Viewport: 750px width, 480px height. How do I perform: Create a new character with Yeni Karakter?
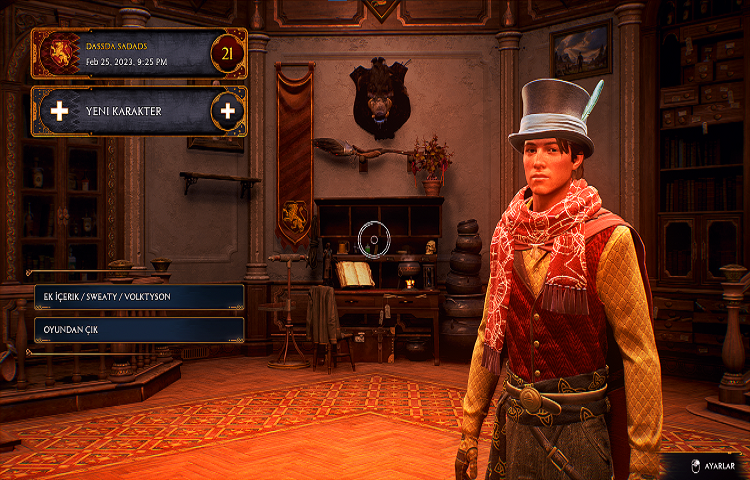pyautogui.click(x=138, y=111)
